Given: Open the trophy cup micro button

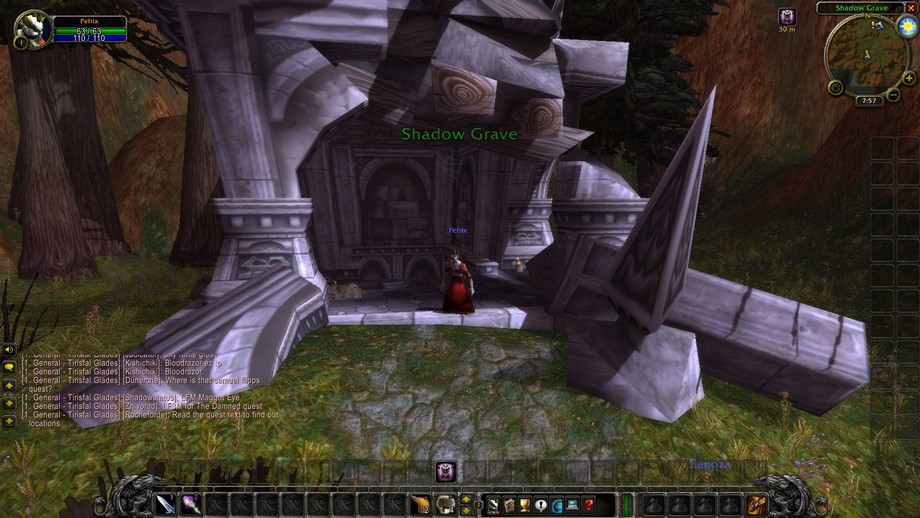Looking at the screenshot, I should coord(525,504).
